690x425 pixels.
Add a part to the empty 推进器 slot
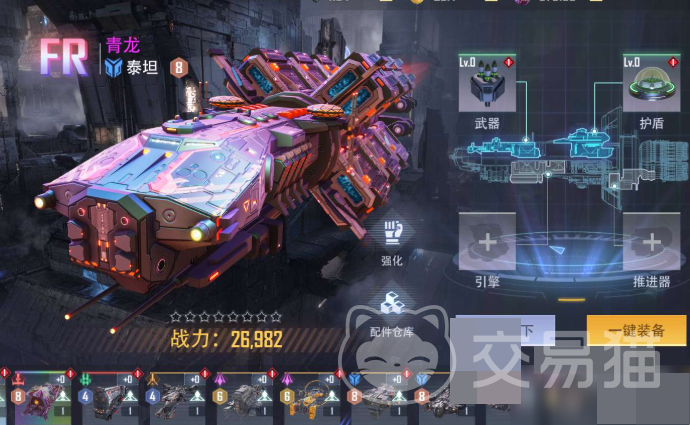pos(651,242)
